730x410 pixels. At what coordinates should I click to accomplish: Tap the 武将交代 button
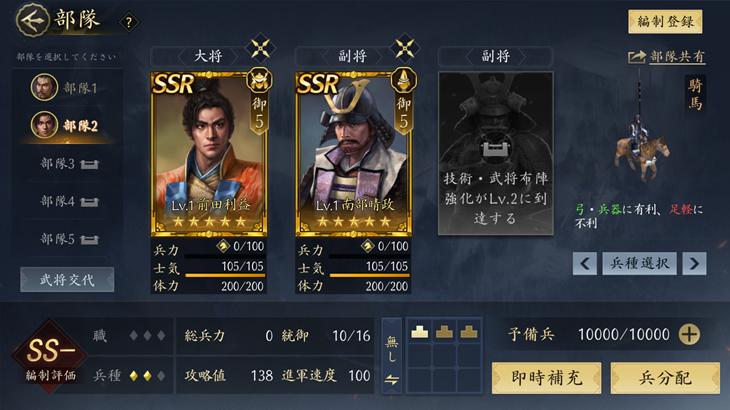[x=67, y=279]
